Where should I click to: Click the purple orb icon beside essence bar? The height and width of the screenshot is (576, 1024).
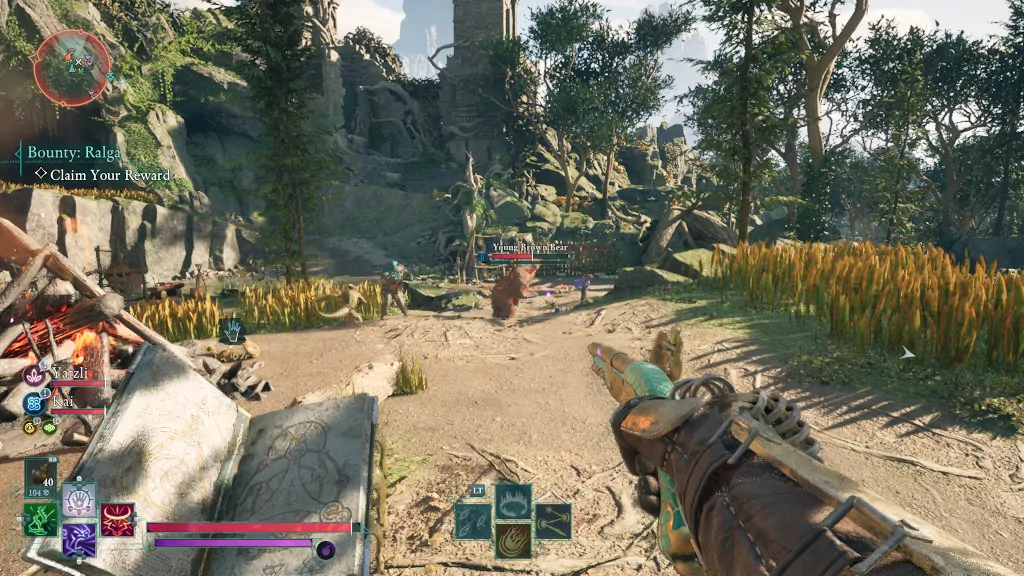coord(325,548)
